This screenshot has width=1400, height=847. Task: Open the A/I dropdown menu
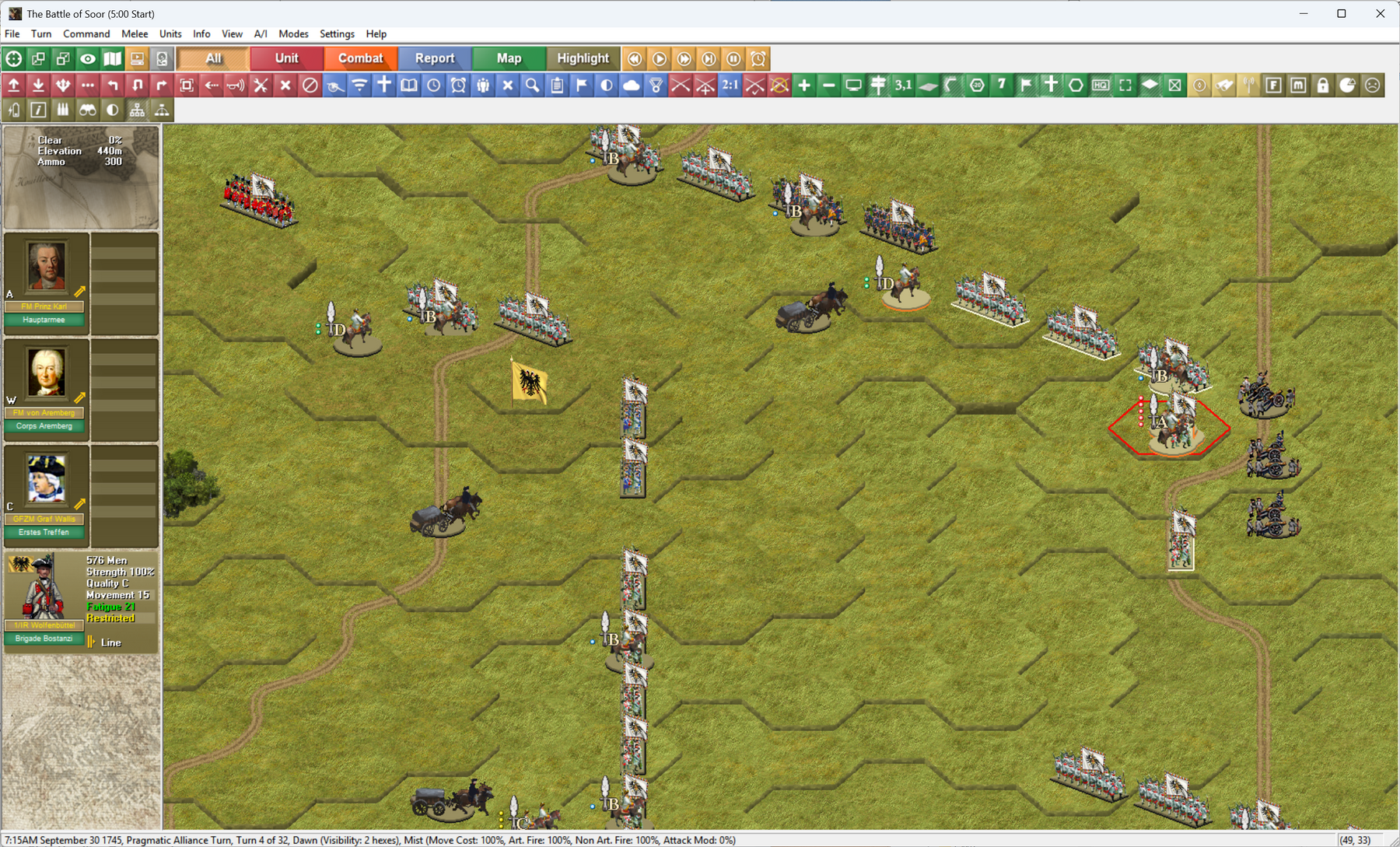coord(260,33)
